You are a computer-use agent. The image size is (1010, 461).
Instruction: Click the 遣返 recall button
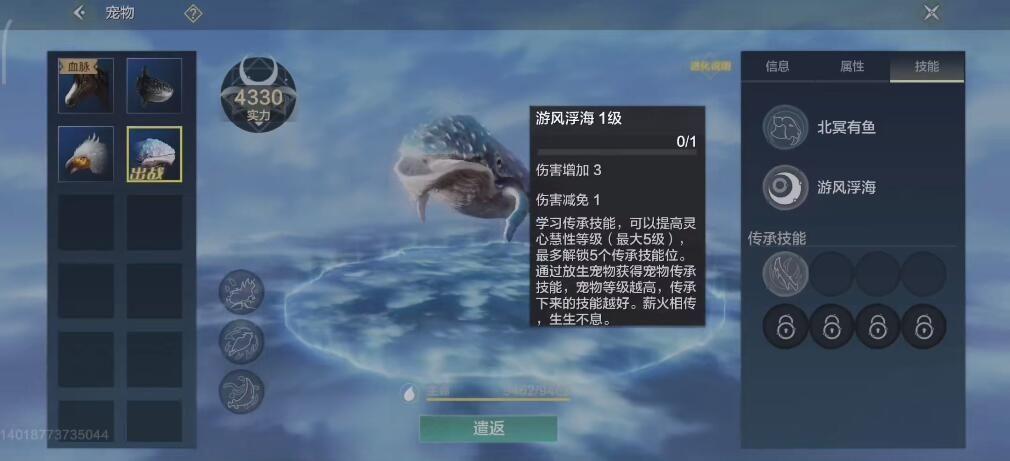[x=488, y=428]
